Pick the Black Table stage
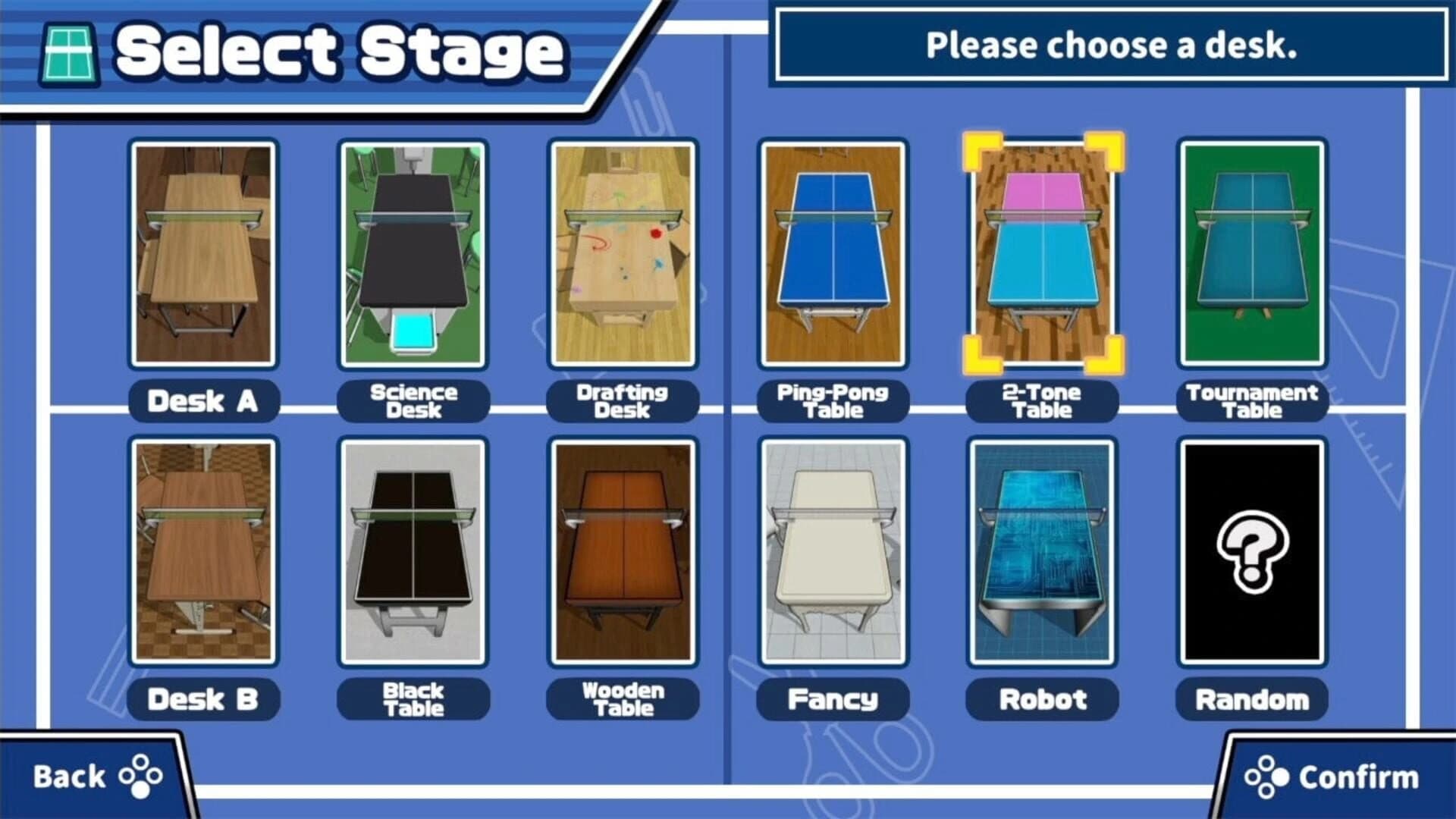The height and width of the screenshot is (819, 1456). coord(413,554)
